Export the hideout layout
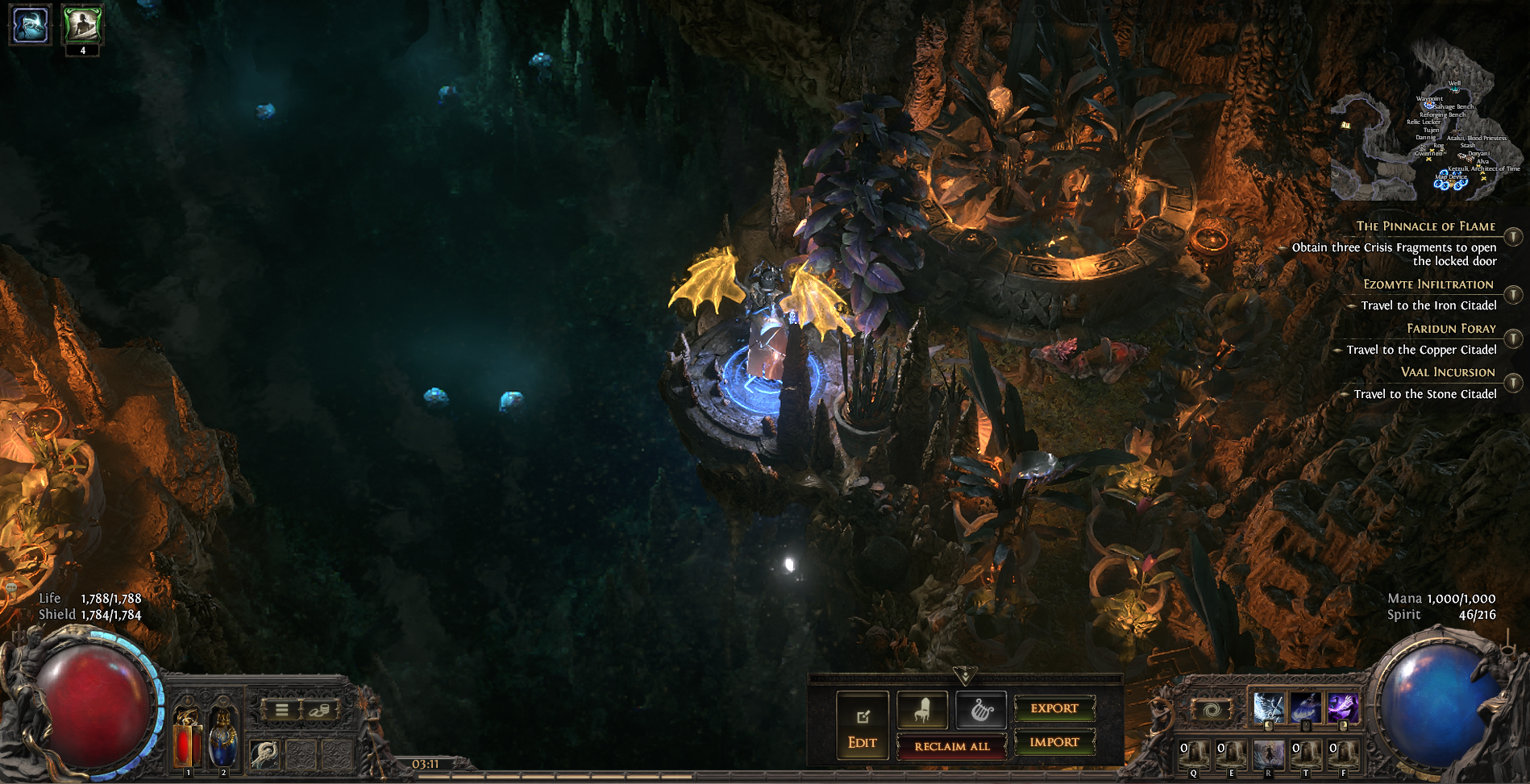Screen dimensions: 1530x784 tap(1054, 708)
